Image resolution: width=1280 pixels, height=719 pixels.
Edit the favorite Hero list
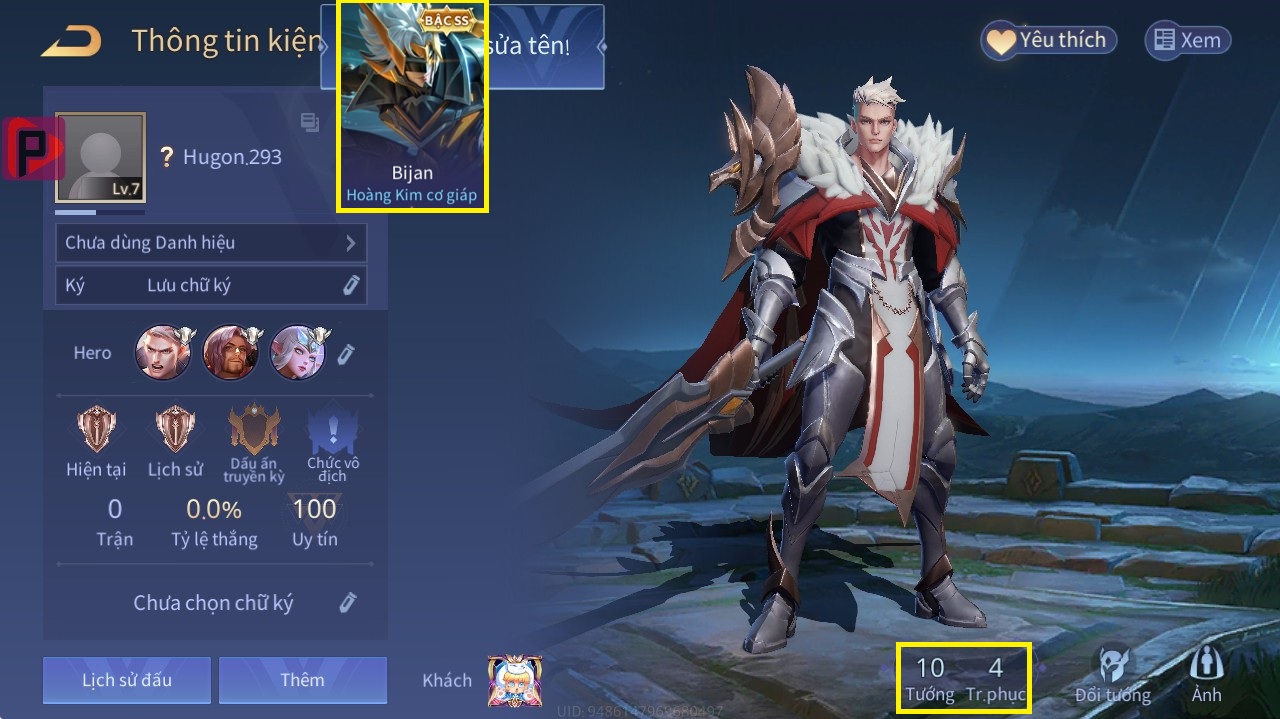tap(346, 353)
